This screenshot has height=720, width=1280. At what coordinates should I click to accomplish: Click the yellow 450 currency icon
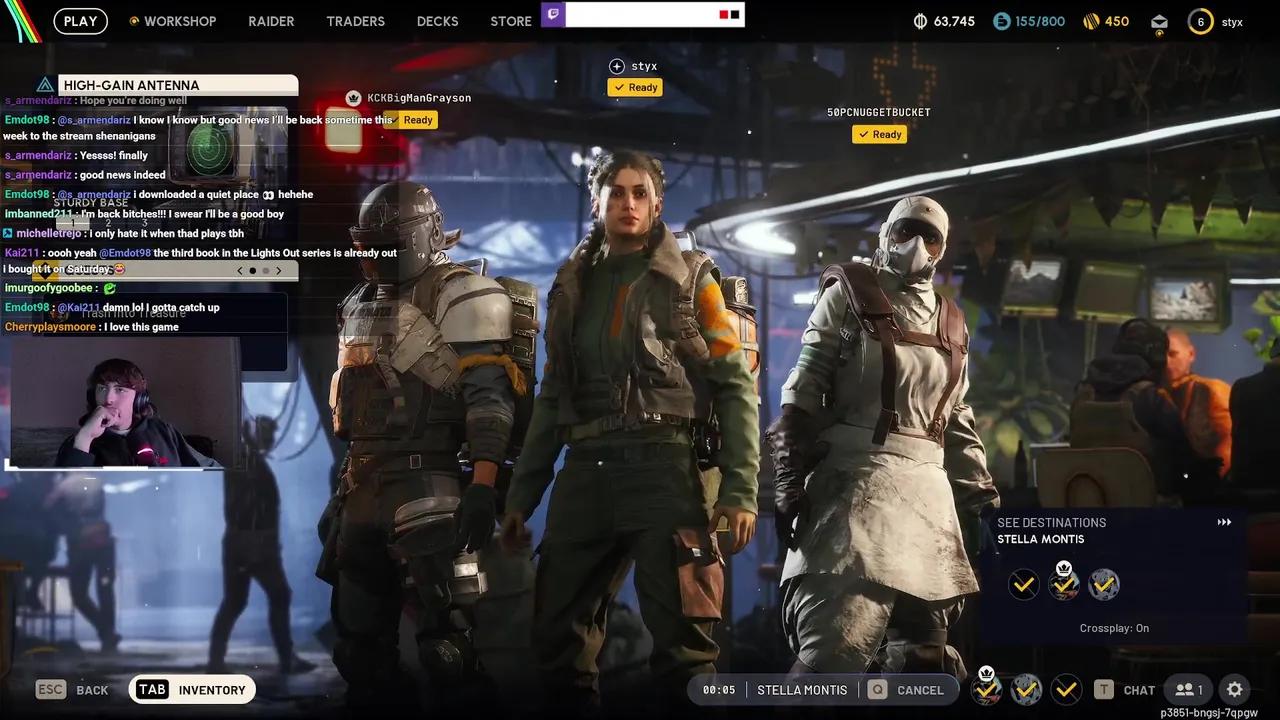1090,19
